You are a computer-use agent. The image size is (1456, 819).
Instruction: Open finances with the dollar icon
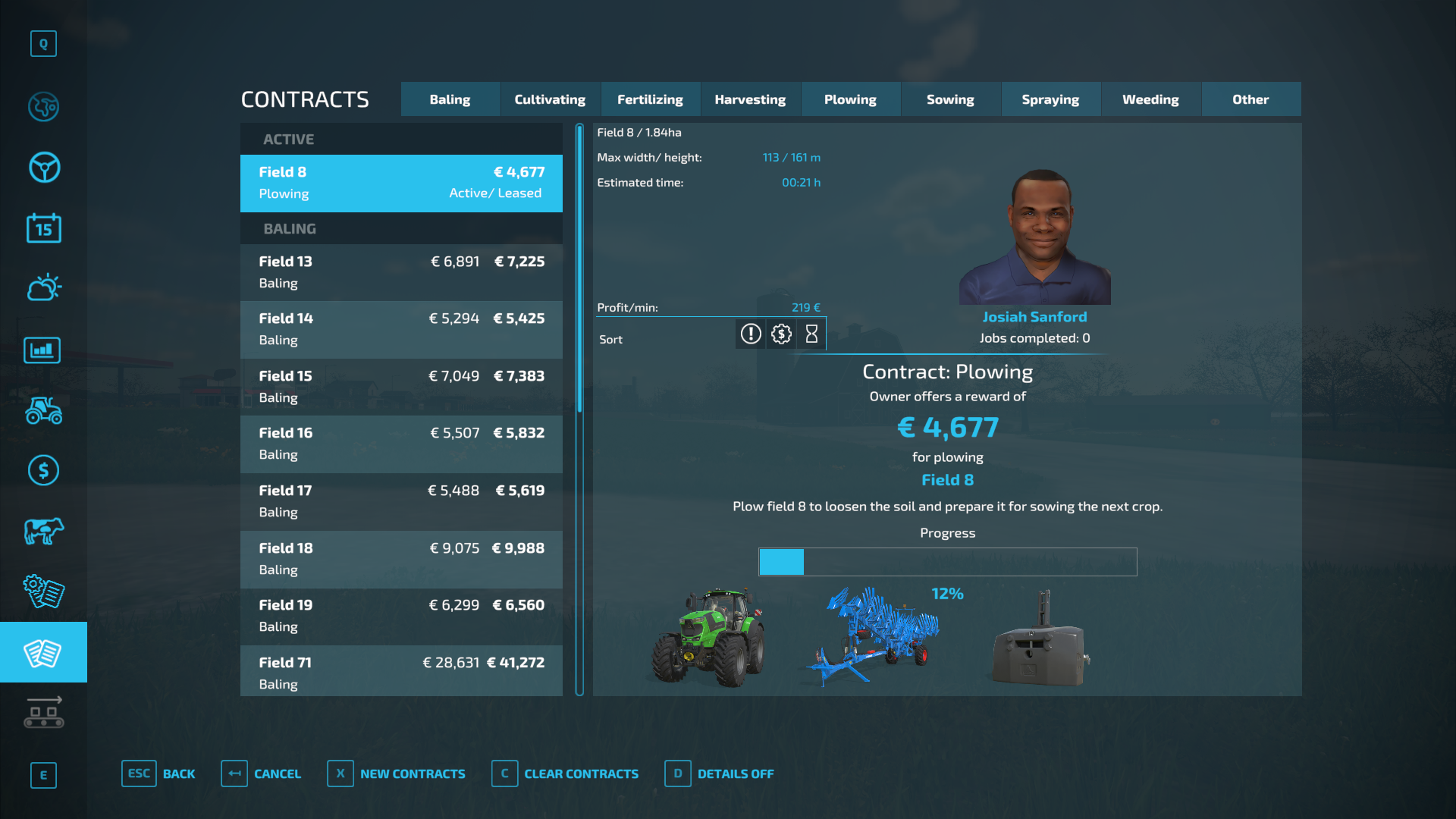click(x=43, y=470)
